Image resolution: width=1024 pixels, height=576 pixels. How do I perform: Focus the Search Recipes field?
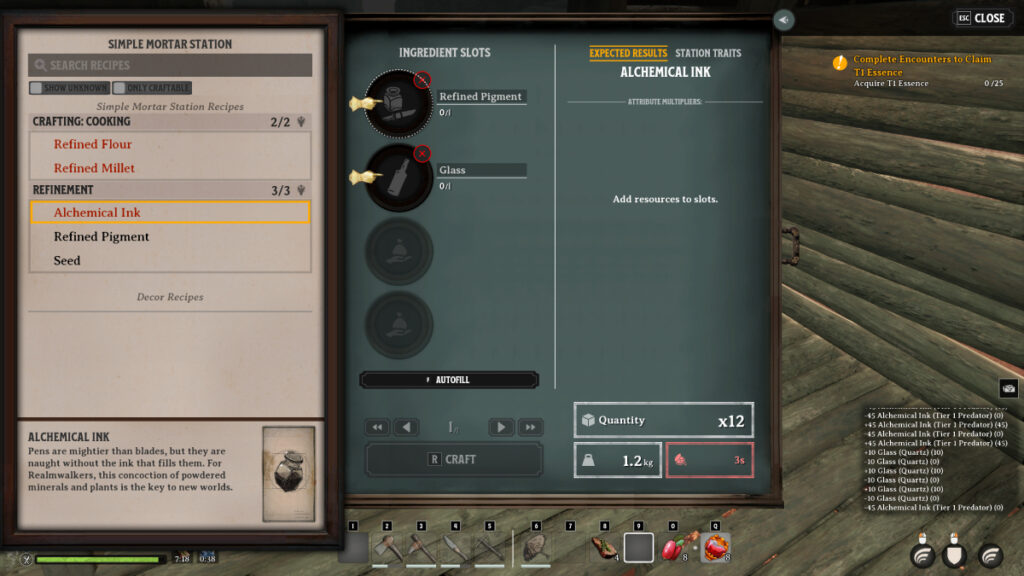tap(170, 65)
